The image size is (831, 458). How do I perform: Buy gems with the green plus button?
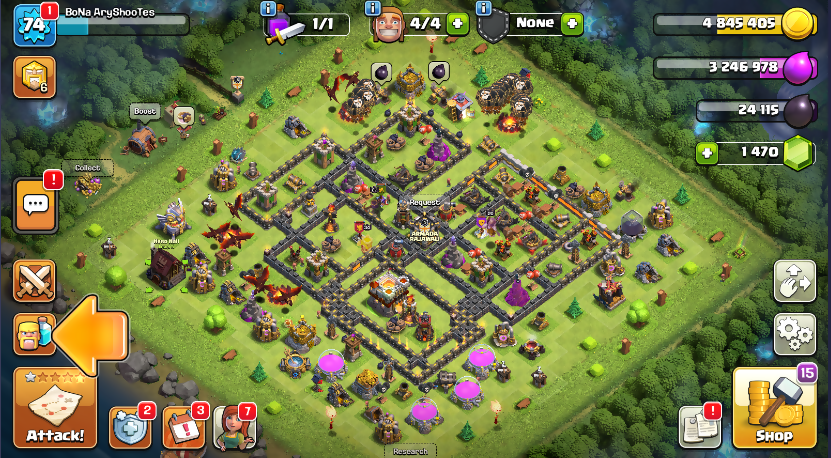[708, 153]
